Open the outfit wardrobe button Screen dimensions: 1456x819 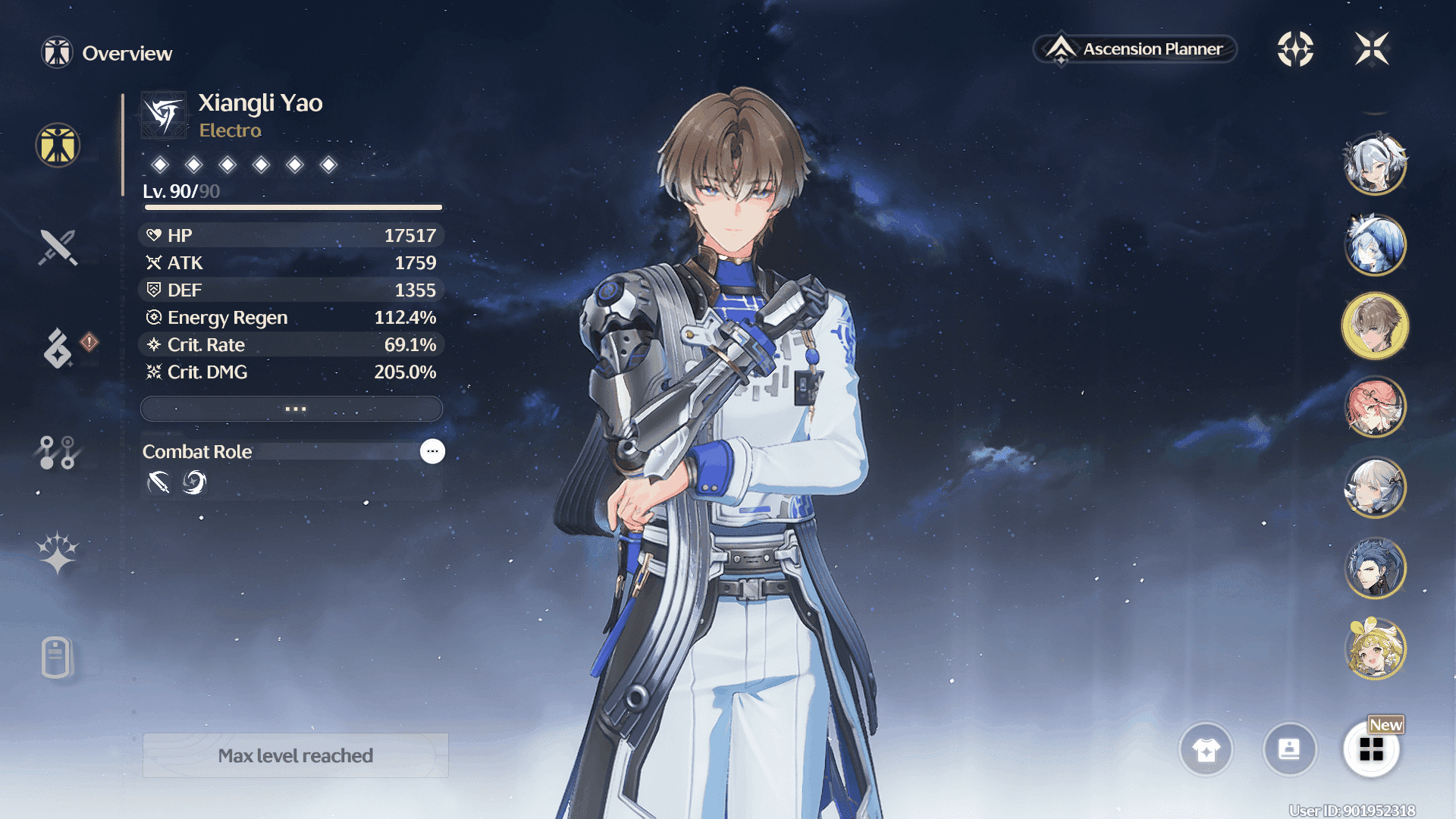[1206, 750]
